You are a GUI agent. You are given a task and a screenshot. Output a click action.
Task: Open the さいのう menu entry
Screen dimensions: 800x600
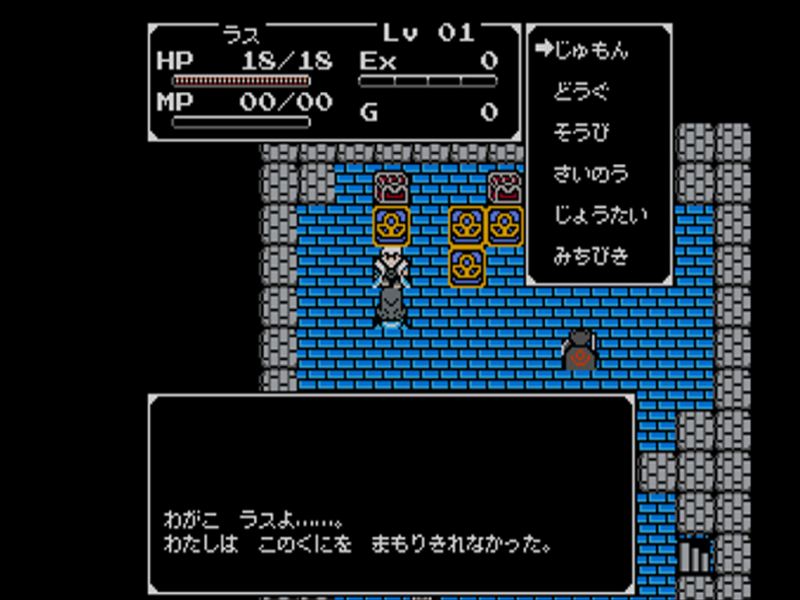pyautogui.click(x=590, y=174)
